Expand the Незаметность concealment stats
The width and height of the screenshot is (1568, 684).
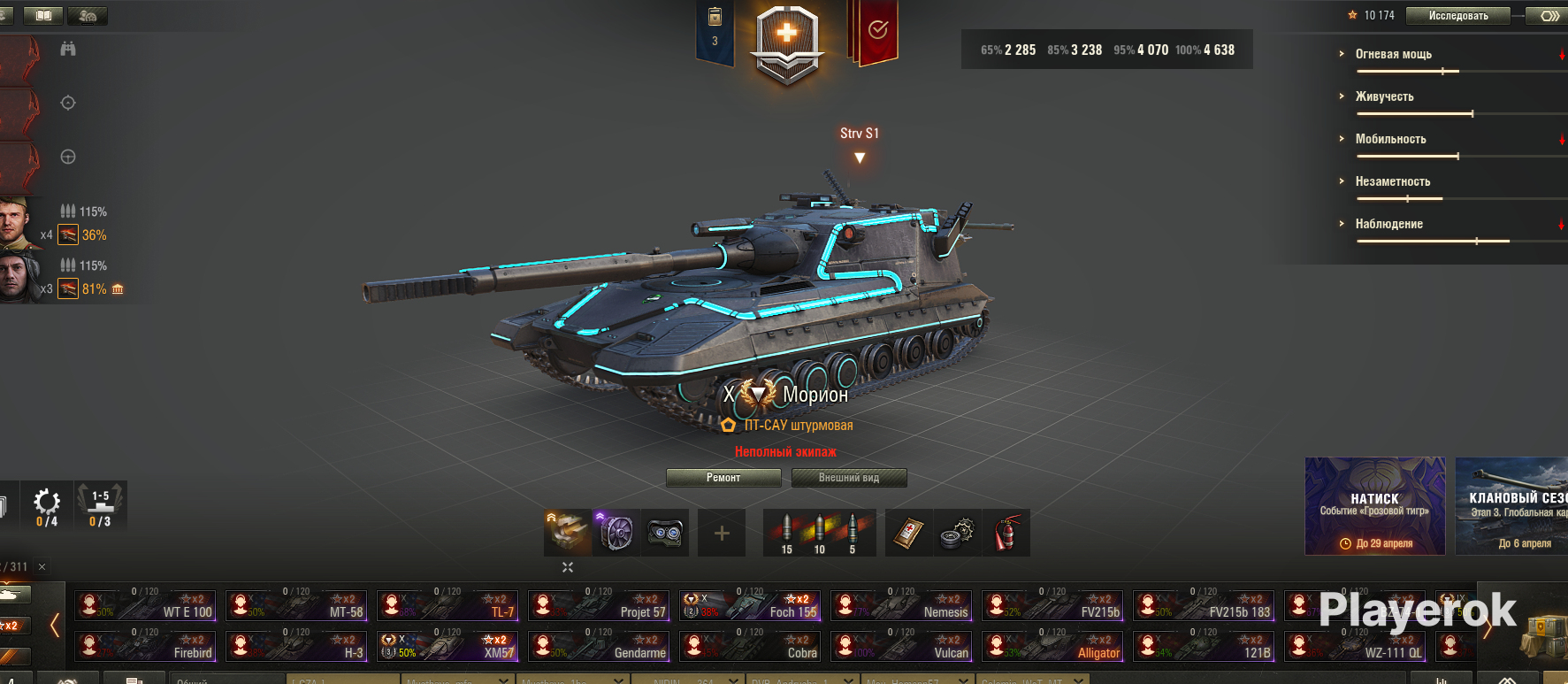pyautogui.click(x=1392, y=181)
